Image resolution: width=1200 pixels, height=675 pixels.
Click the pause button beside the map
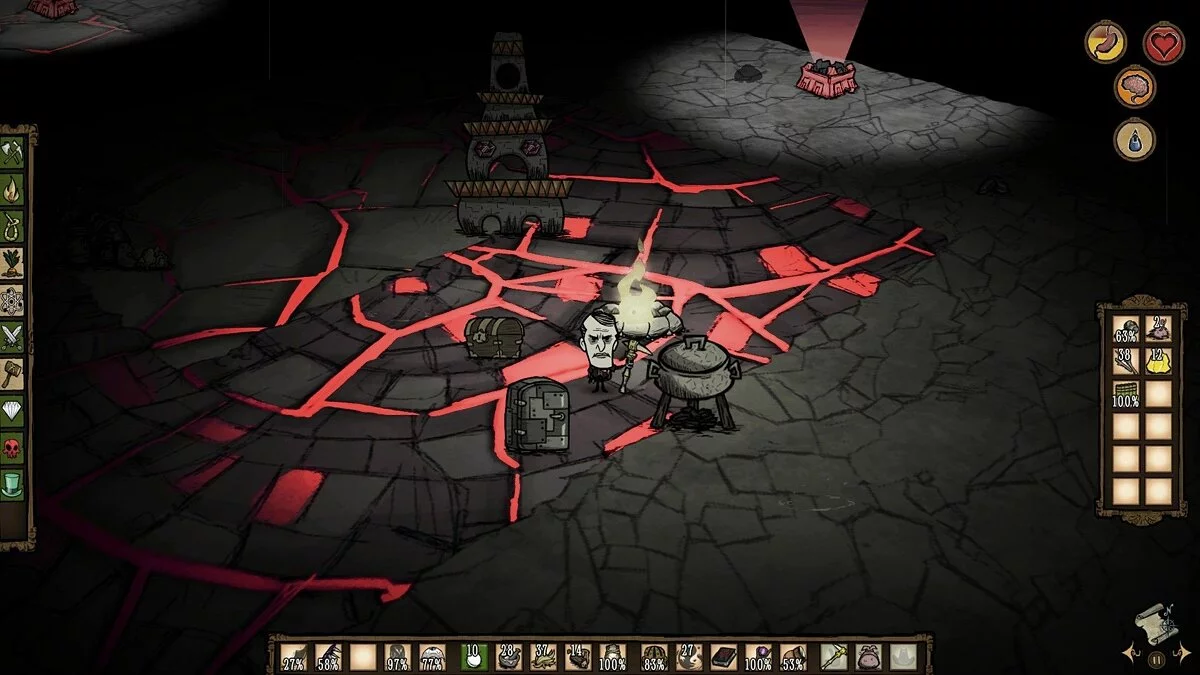1156,659
